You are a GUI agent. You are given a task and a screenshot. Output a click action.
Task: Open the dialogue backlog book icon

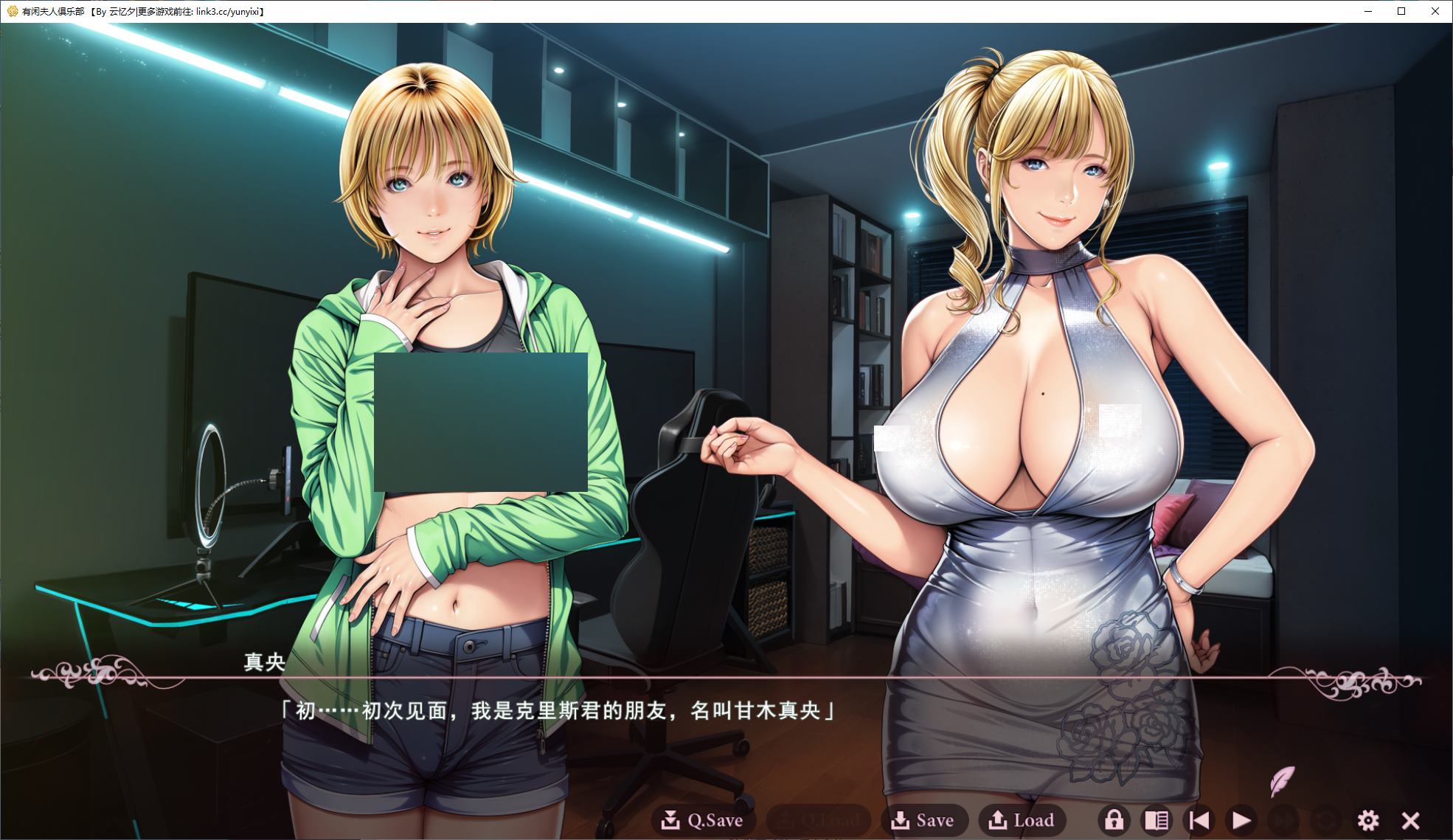[x=1158, y=819]
